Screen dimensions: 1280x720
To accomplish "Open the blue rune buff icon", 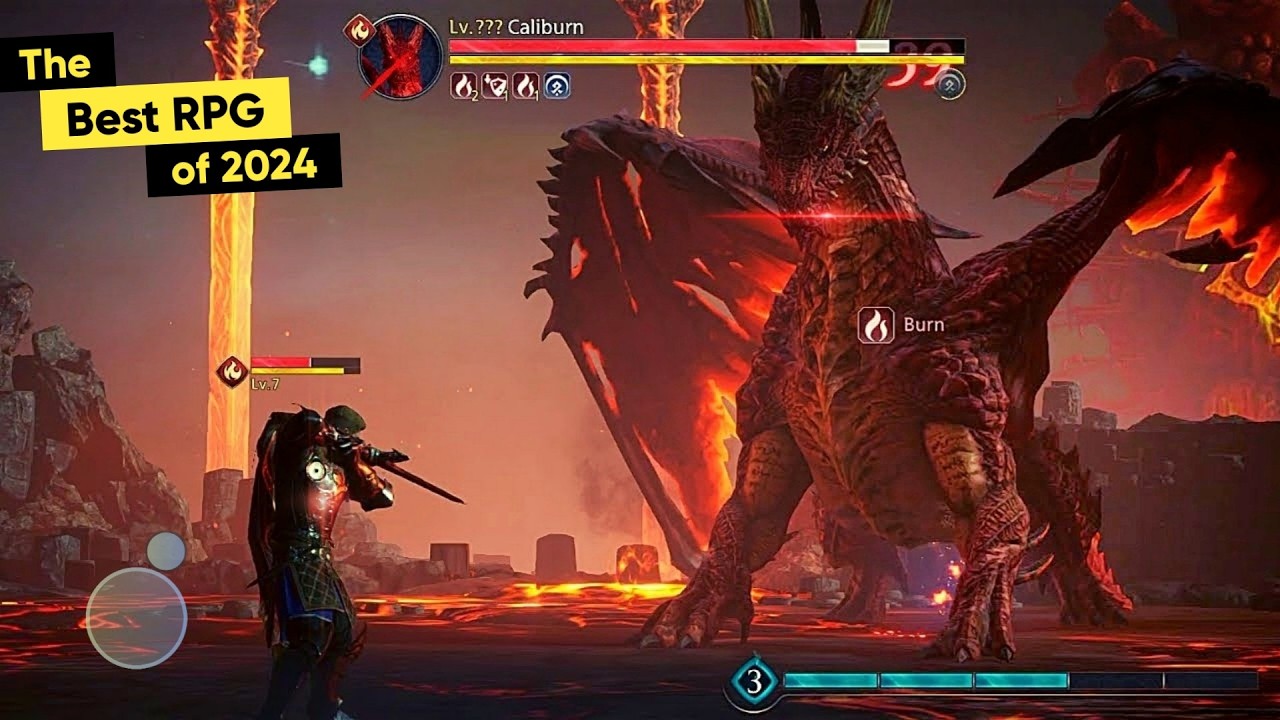I will 558,86.
